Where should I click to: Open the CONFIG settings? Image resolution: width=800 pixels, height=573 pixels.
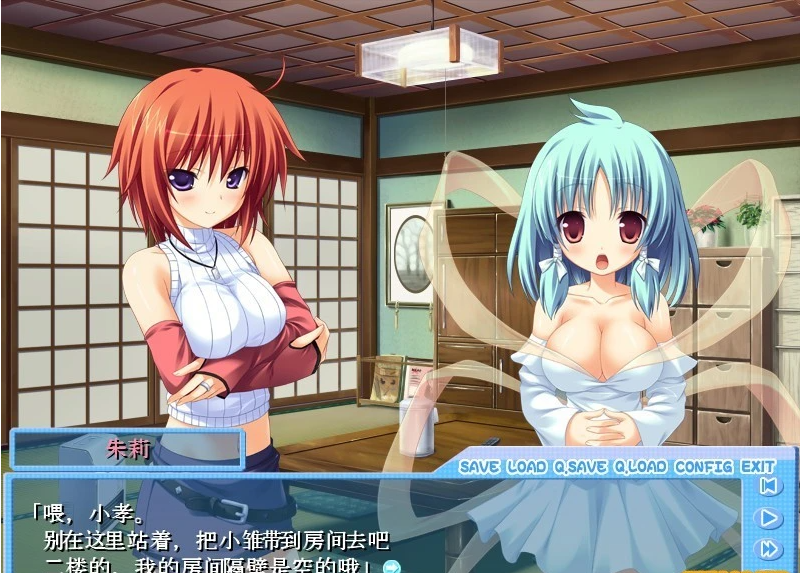(x=704, y=467)
